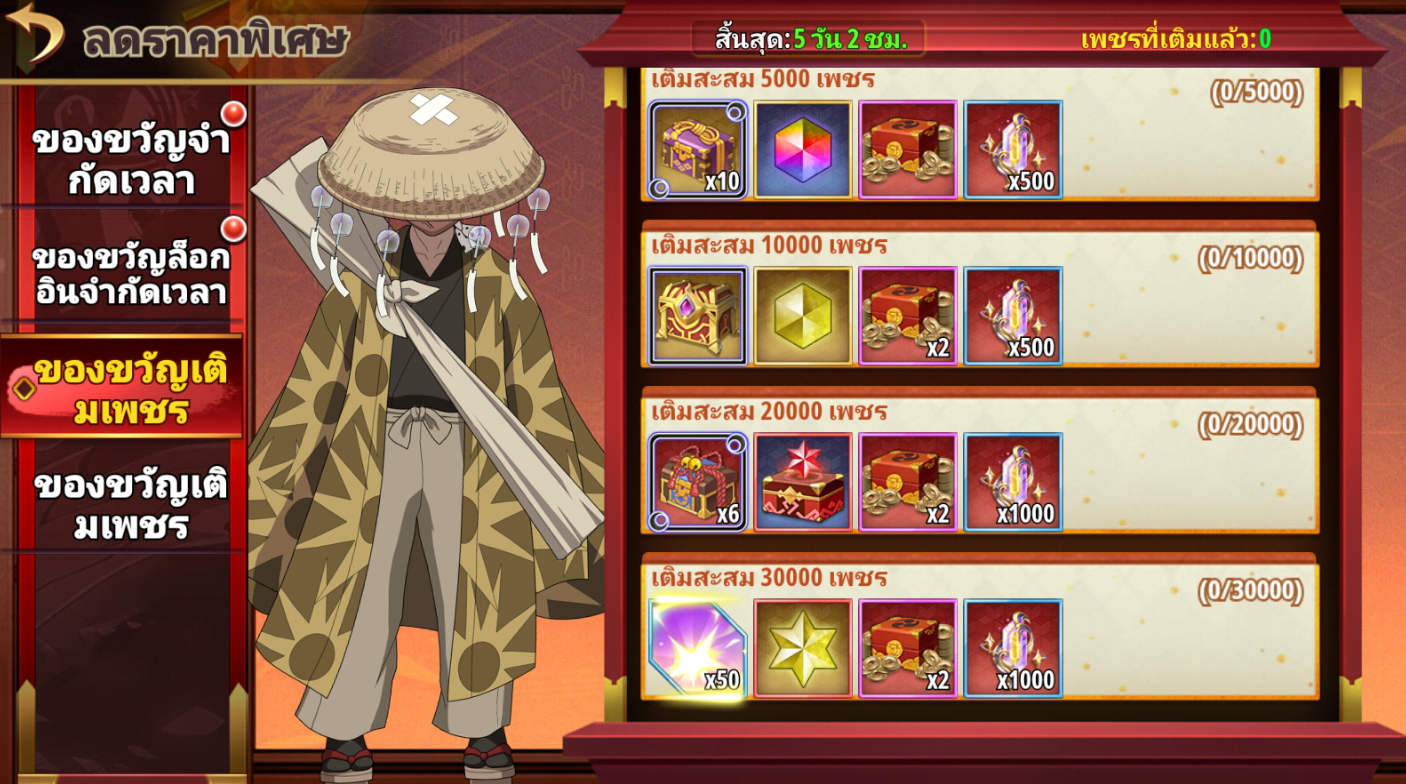Inspect the rainbow hexagon gem reward
This screenshot has width=1406, height=784.
[x=803, y=150]
